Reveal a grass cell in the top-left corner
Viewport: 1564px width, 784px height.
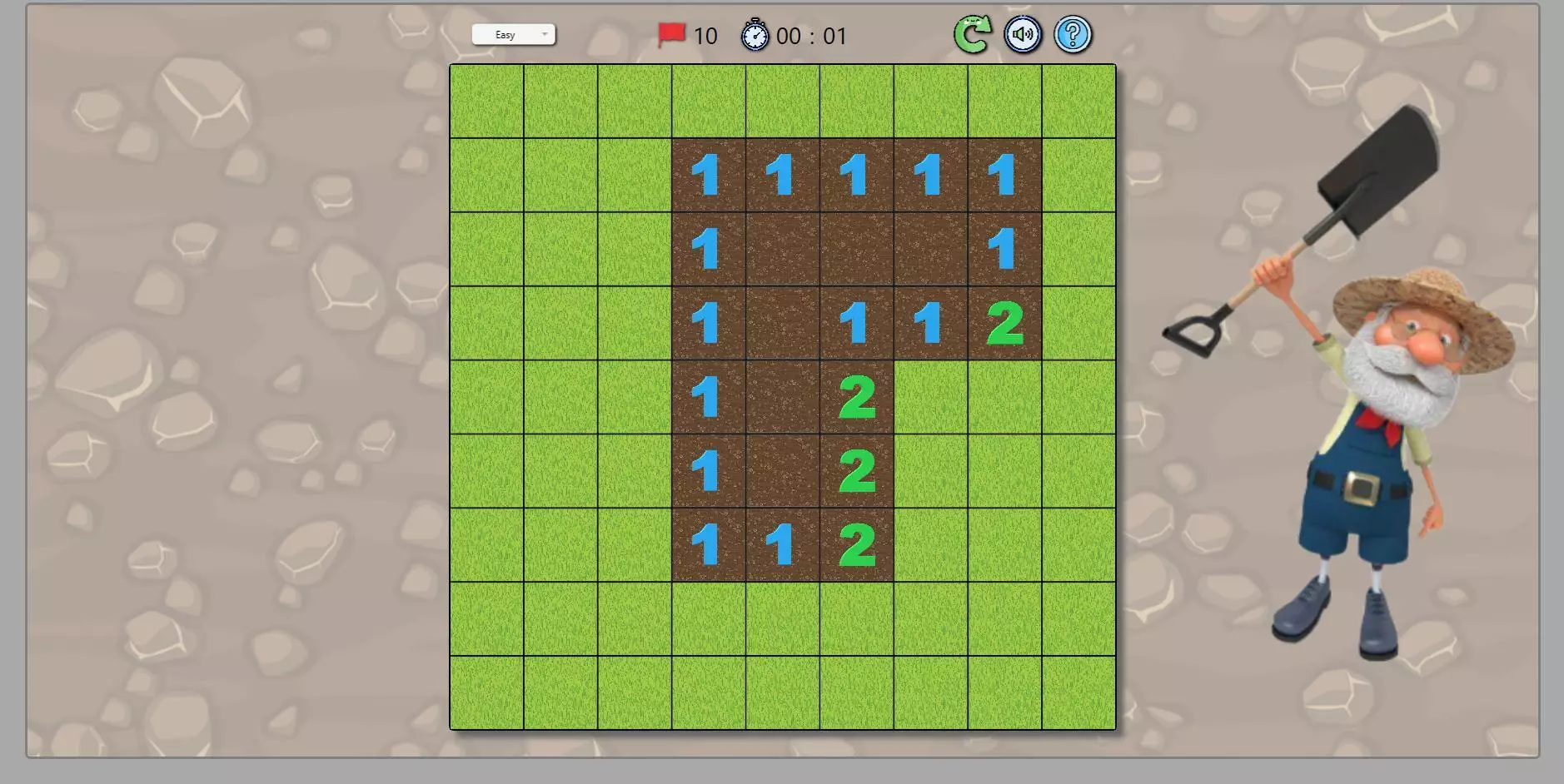point(486,100)
